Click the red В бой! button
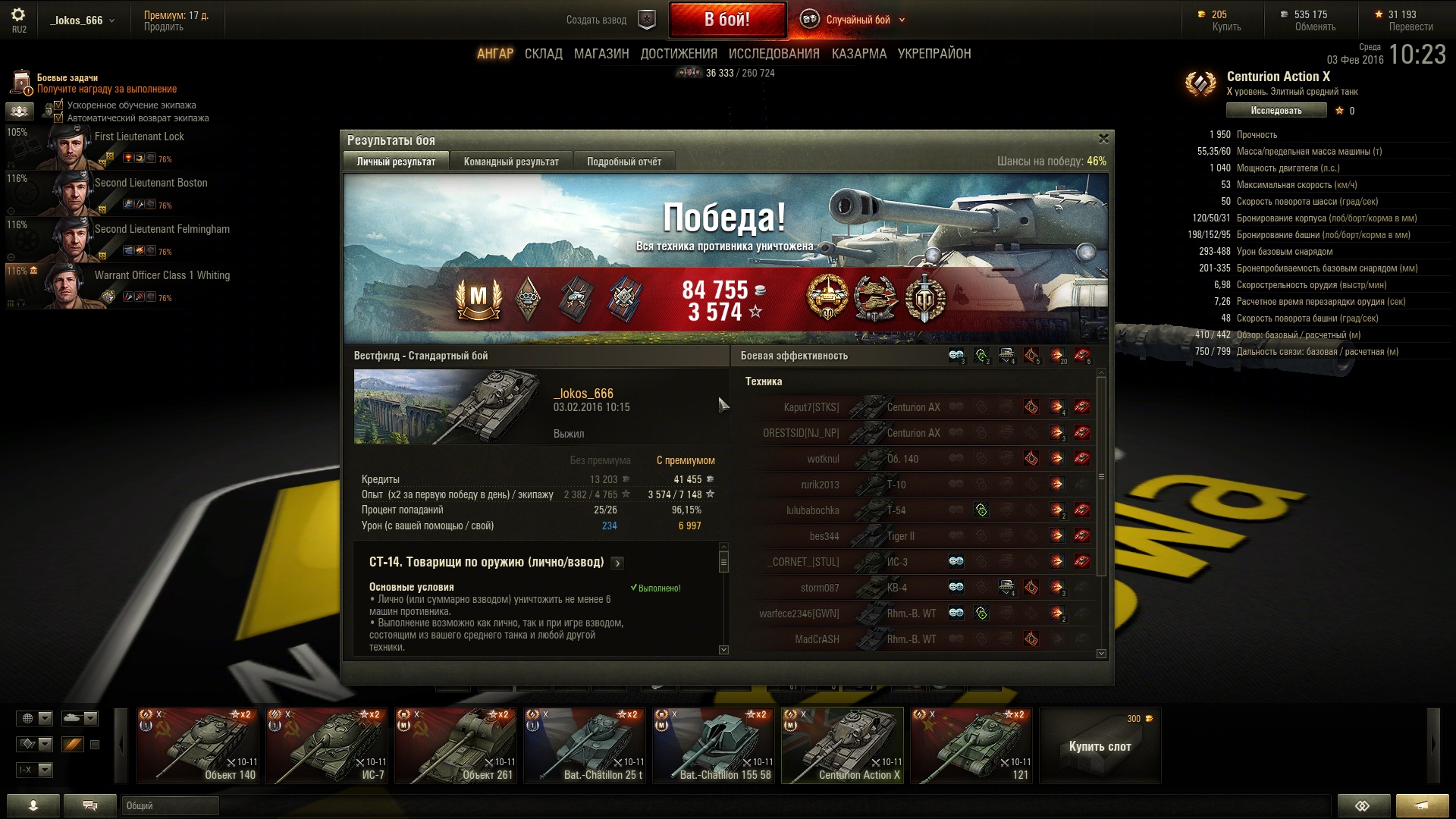The width and height of the screenshot is (1456, 819). click(726, 20)
